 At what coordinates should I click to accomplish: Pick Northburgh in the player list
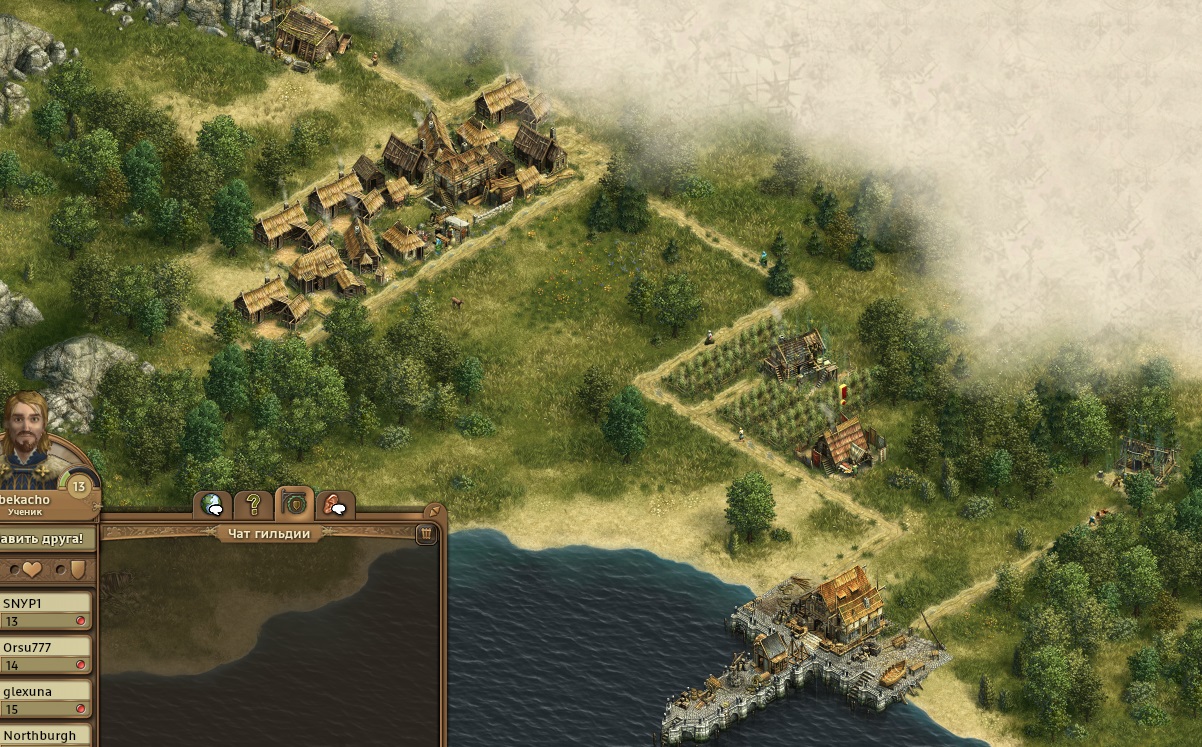point(46,736)
